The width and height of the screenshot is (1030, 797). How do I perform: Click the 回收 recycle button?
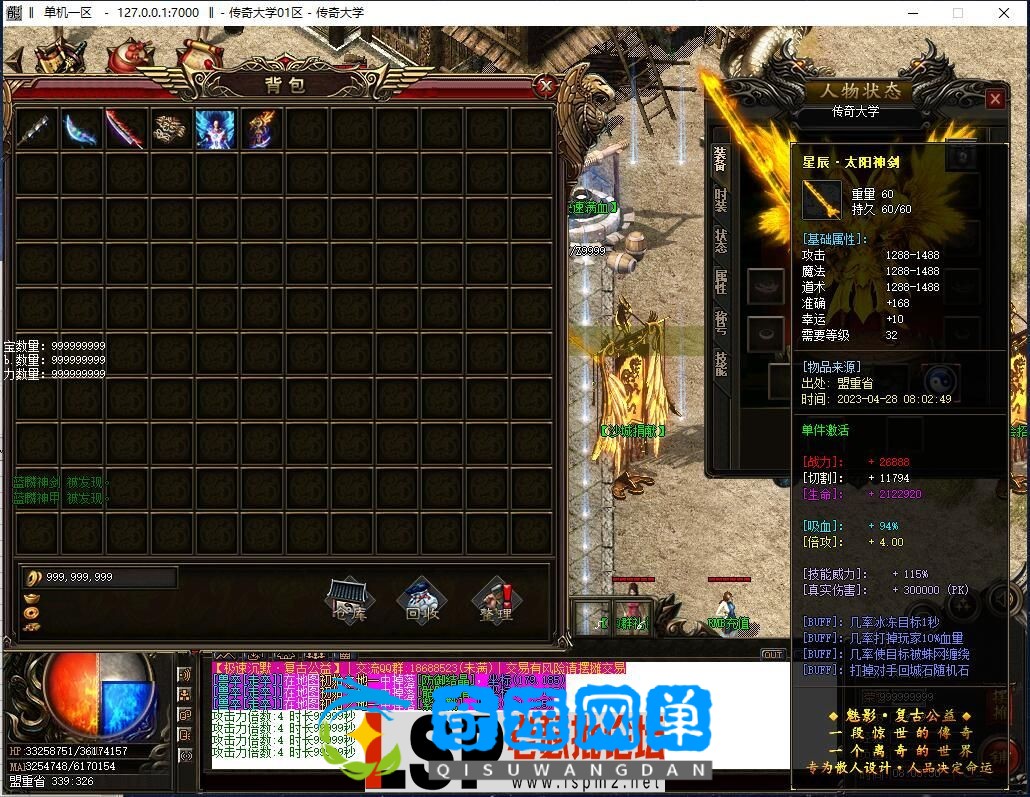[422, 599]
